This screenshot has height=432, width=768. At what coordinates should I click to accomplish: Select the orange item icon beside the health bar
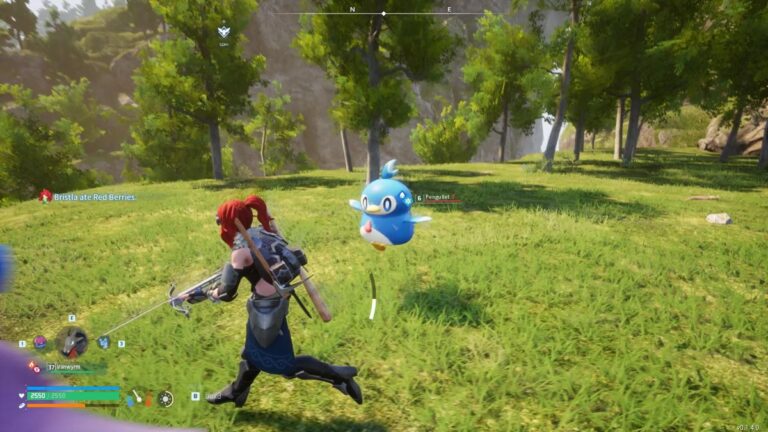pyautogui.click(x=149, y=399)
